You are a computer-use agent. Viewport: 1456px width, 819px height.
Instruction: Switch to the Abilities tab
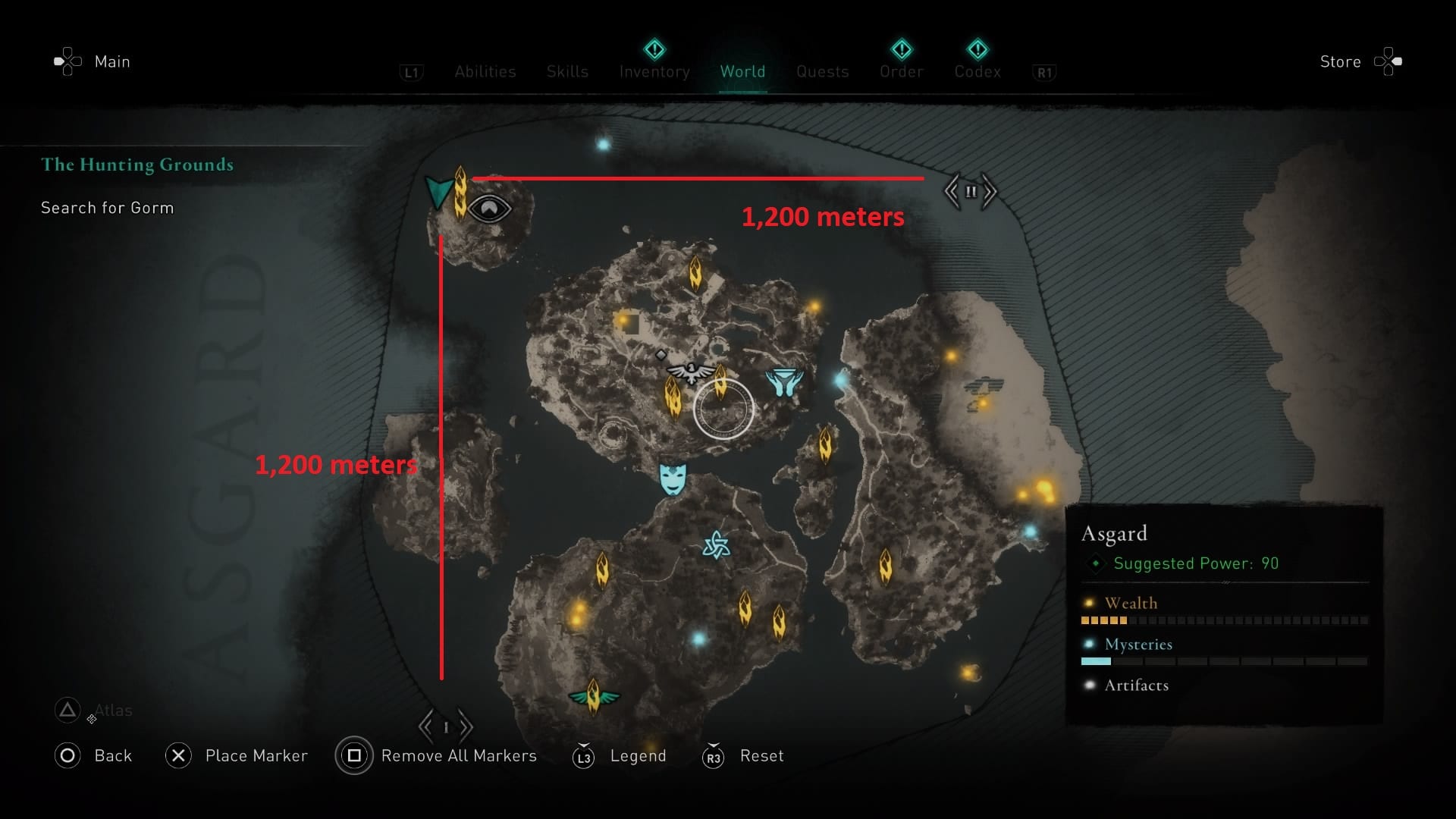point(485,71)
